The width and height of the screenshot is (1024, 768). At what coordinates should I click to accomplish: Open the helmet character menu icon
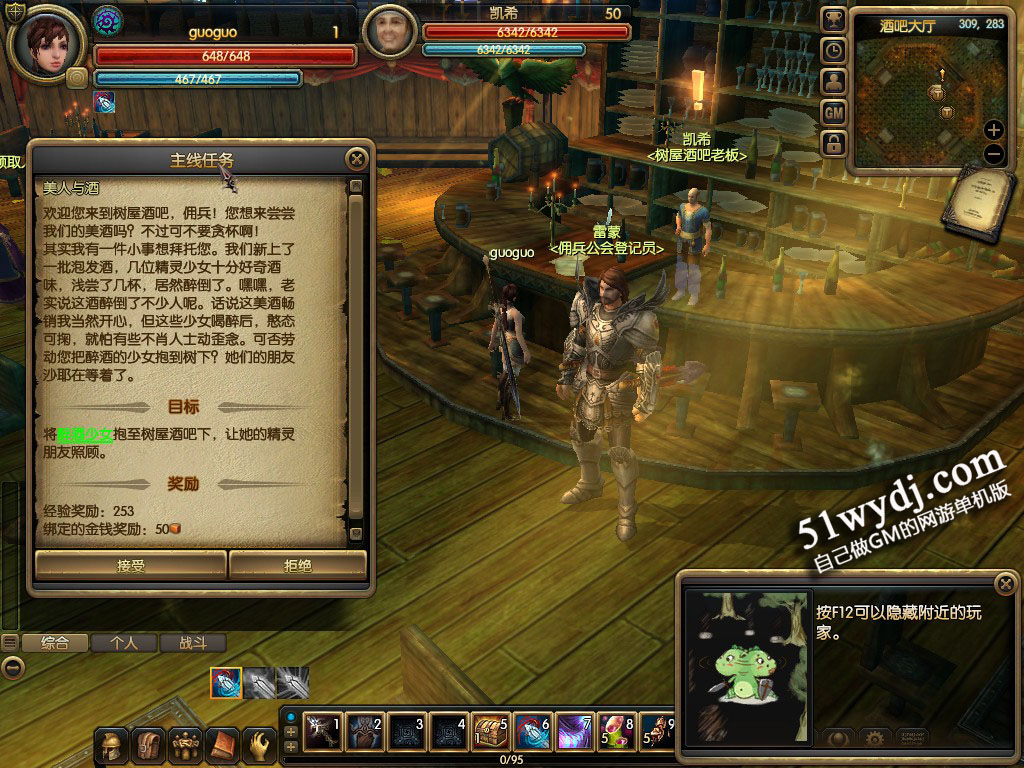pos(113,745)
